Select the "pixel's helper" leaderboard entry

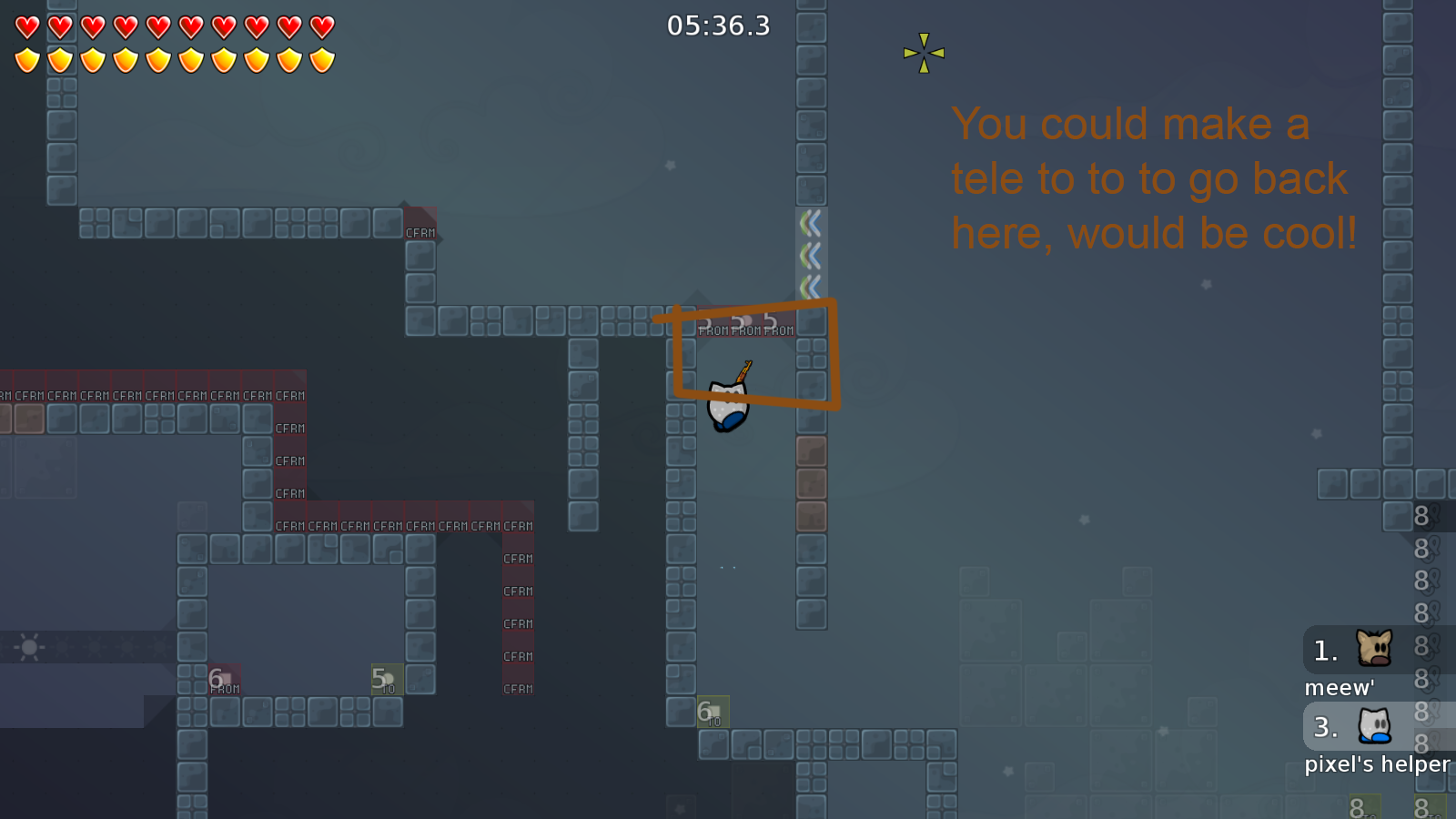pos(1377,764)
